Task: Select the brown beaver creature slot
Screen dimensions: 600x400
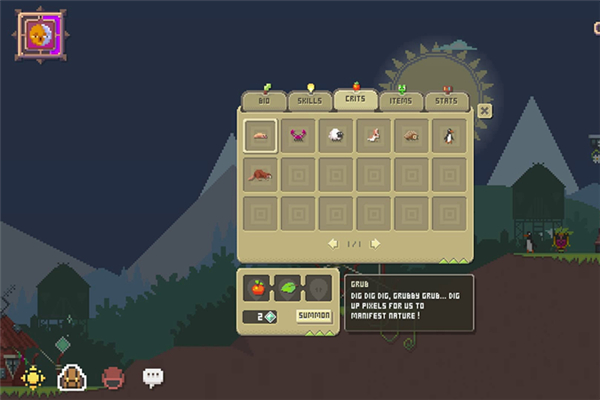Action: [260, 173]
